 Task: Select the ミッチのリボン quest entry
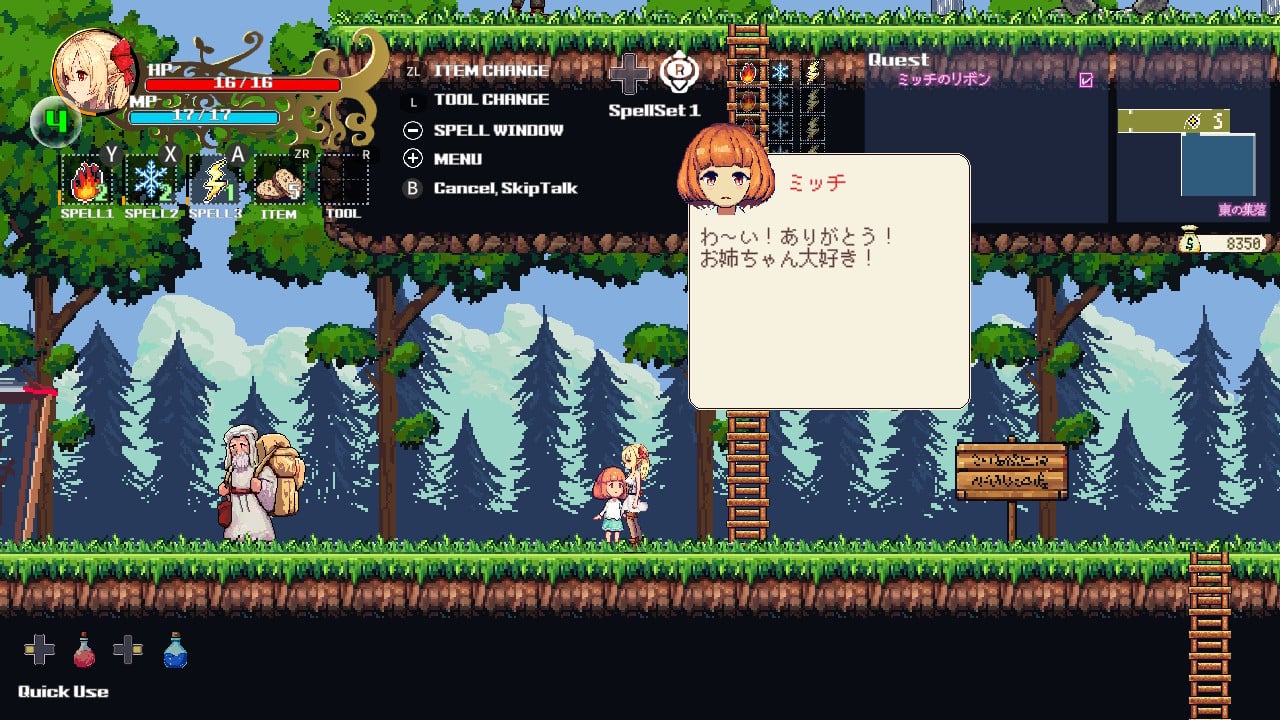(x=943, y=80)
